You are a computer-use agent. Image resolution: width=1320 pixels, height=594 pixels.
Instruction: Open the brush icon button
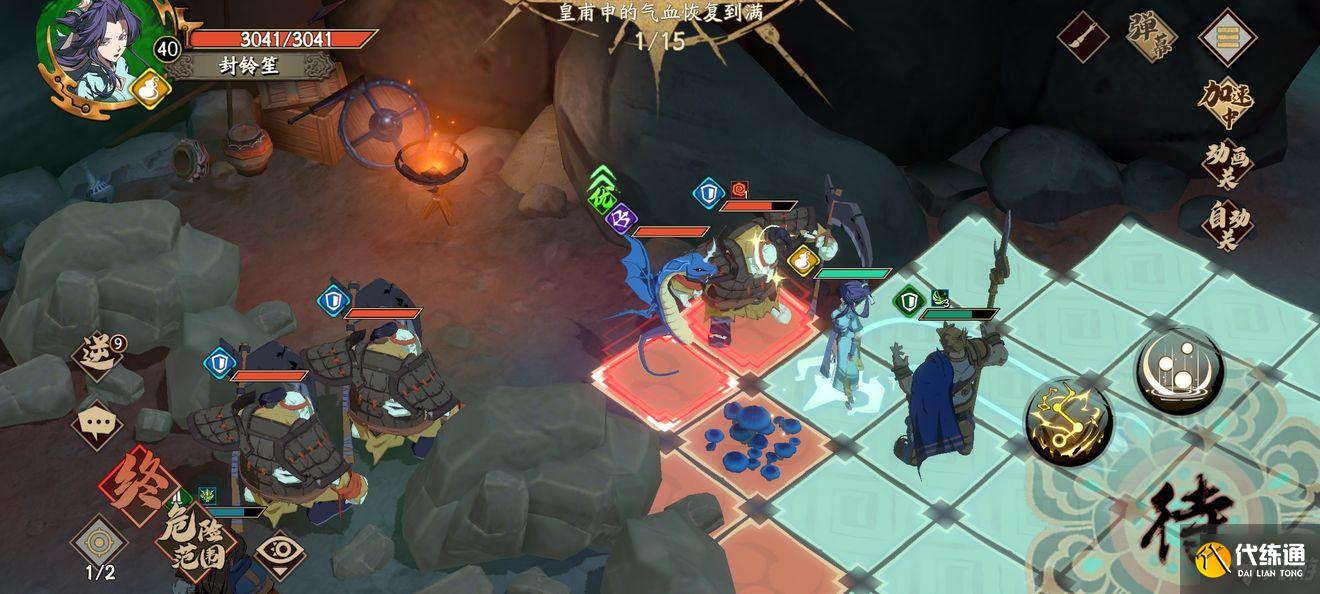tap(1083, 37)
